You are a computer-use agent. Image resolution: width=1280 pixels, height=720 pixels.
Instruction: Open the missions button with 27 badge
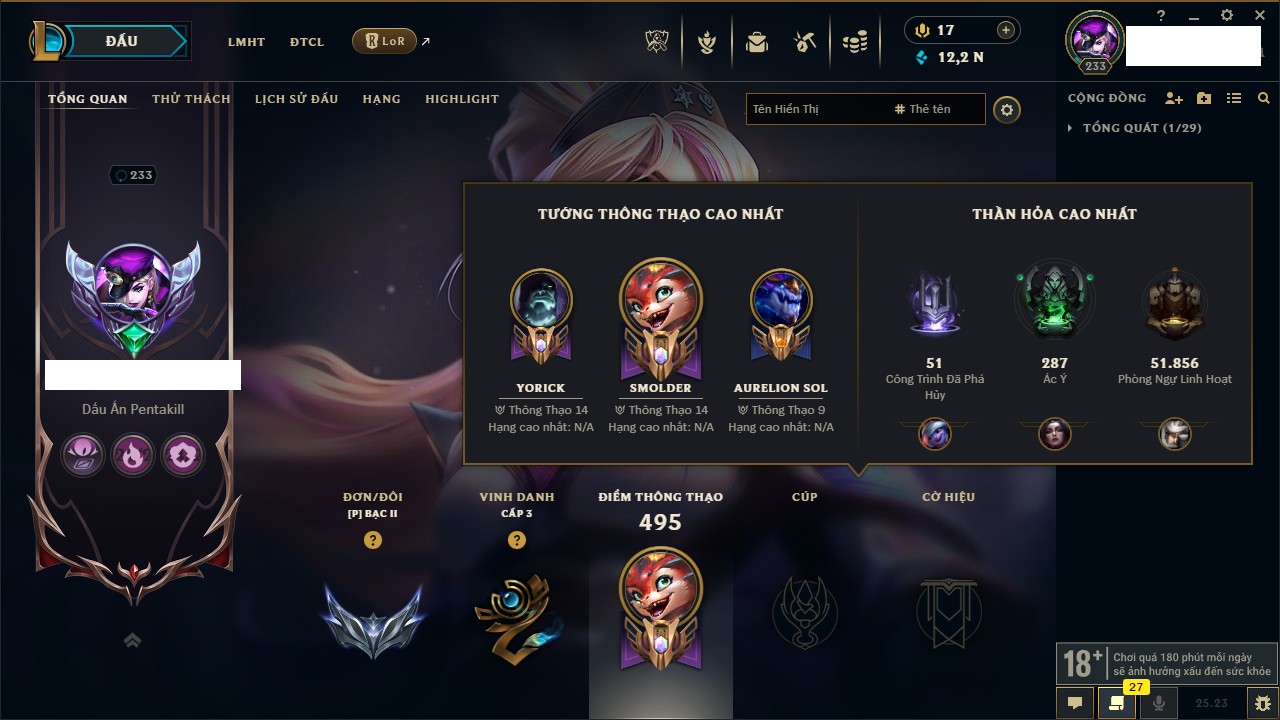[1115, 703]
